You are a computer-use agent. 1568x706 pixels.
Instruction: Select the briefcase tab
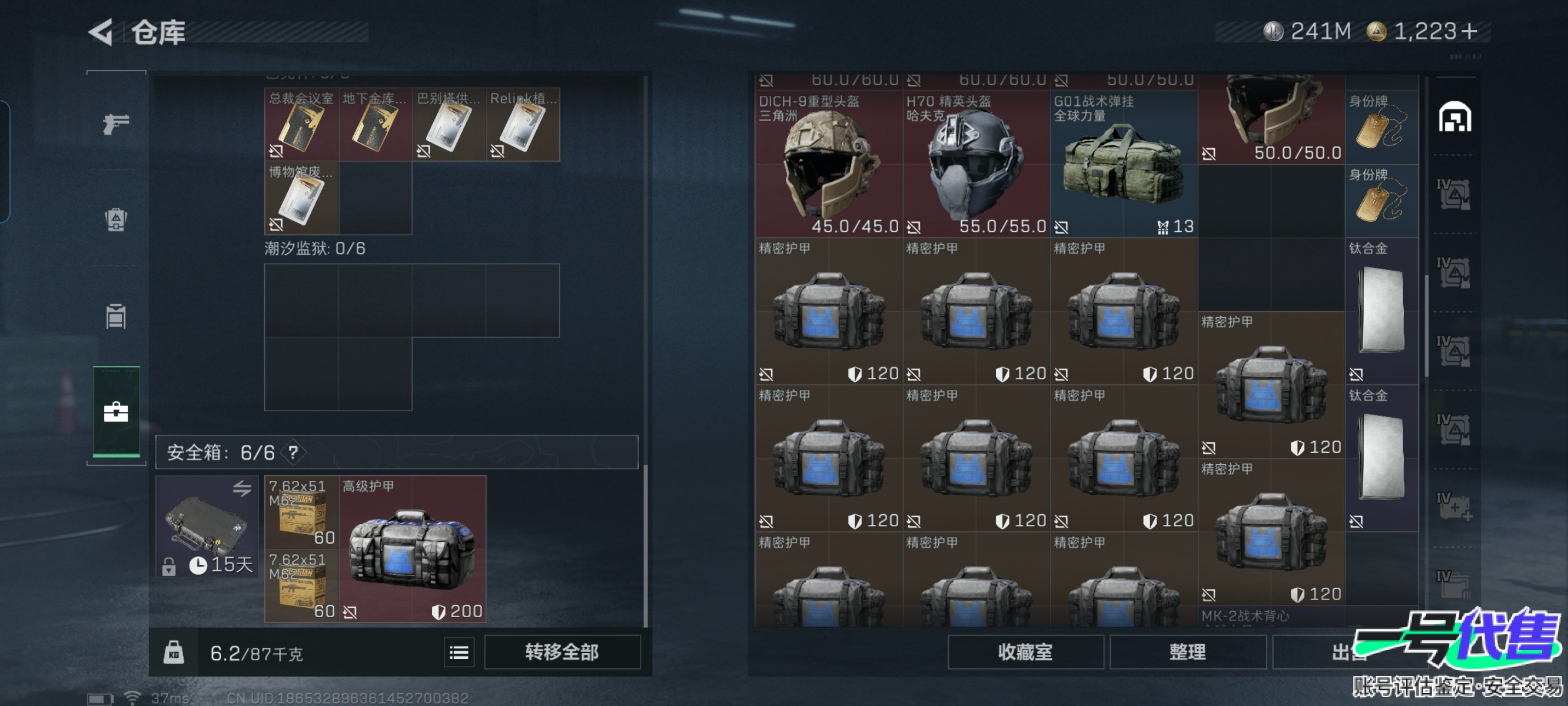pyautogui.click(x=115, y=412)
